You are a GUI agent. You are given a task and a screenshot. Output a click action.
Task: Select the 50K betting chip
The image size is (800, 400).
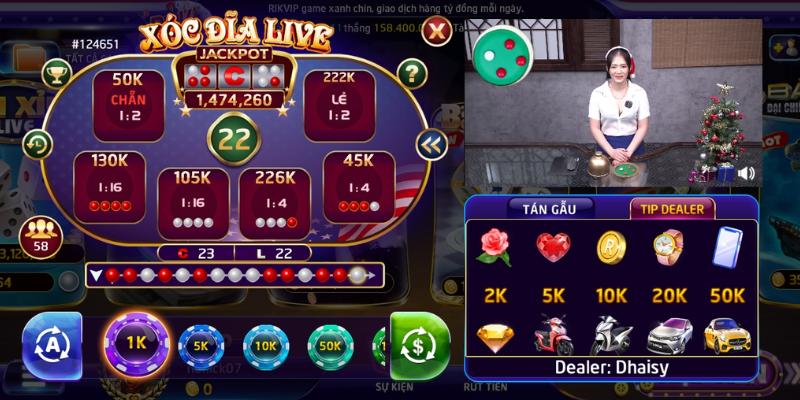[330, 348]
